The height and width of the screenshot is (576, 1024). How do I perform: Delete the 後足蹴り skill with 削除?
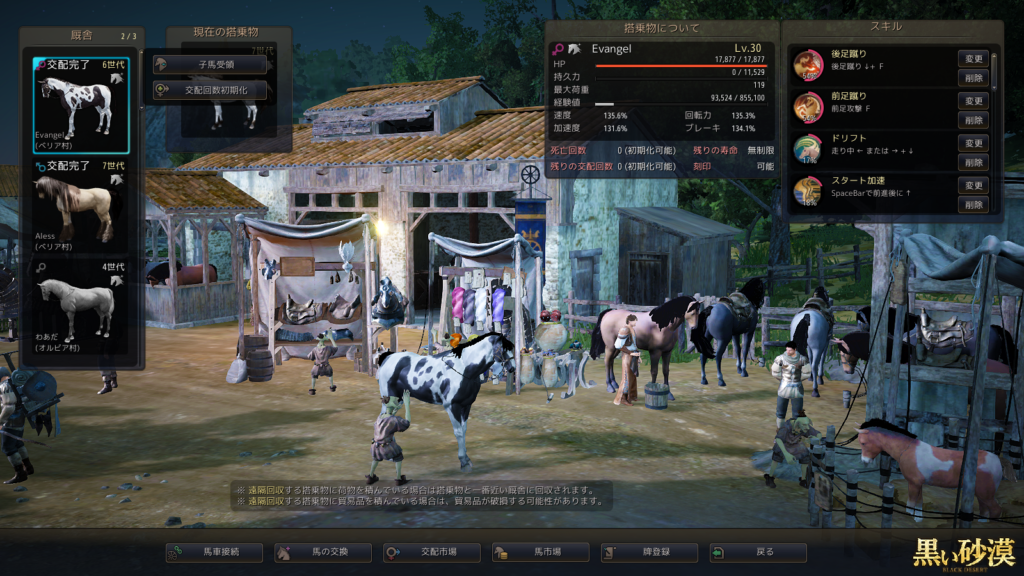click(973, 78)
